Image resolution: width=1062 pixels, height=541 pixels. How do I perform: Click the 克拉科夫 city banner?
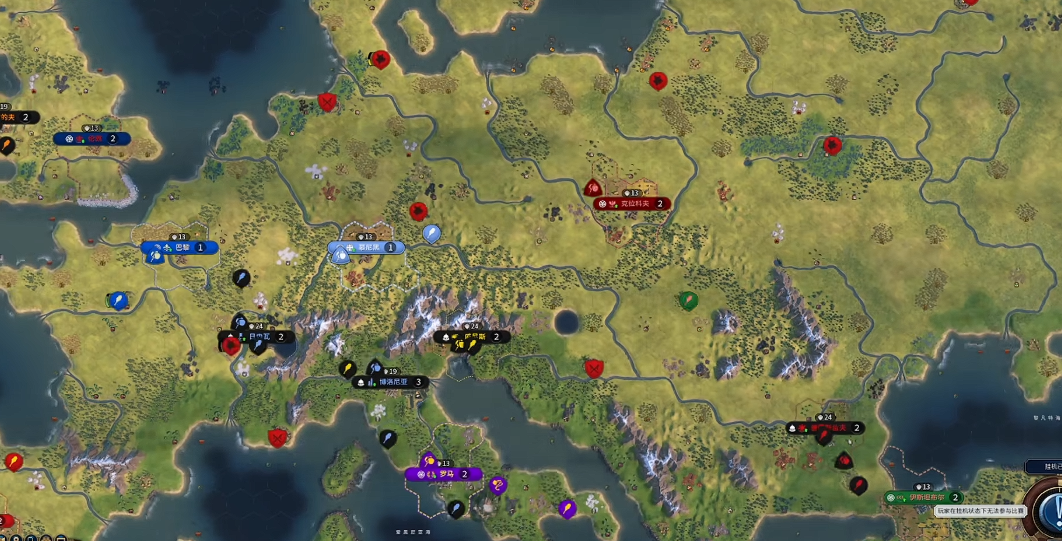pos(630,204)
